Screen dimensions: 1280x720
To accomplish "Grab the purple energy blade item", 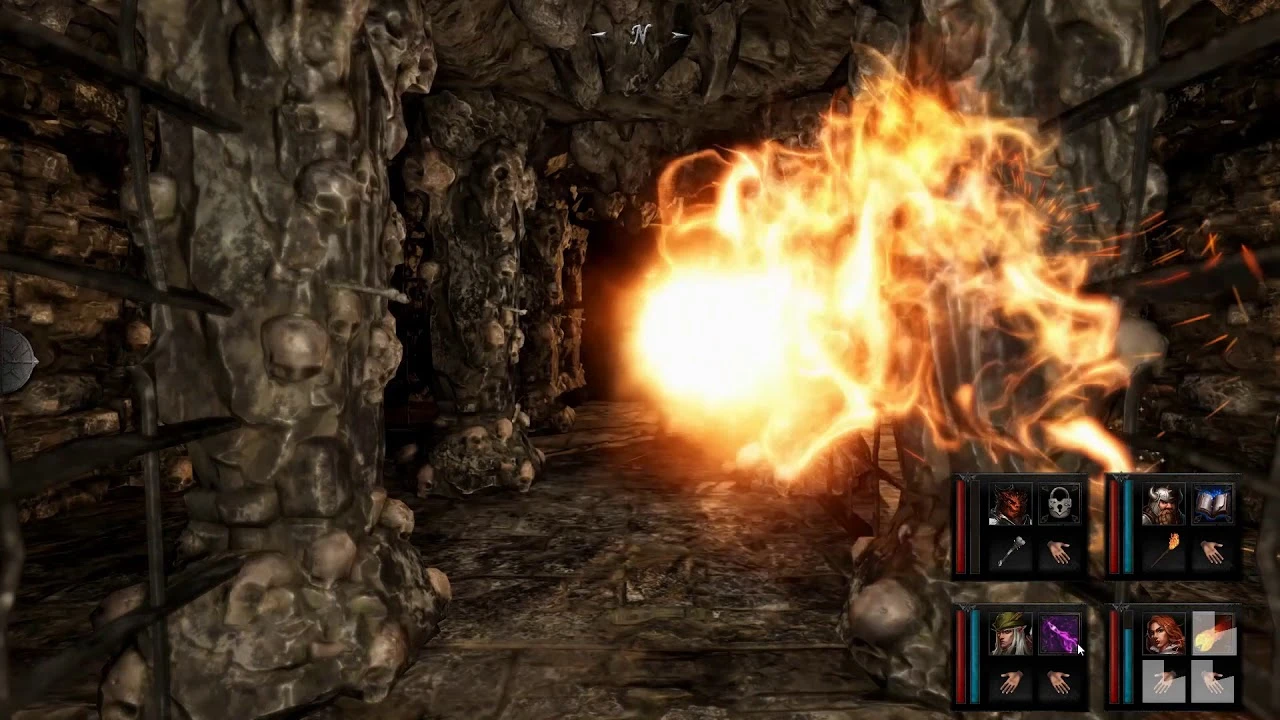I will (1058, 635).
